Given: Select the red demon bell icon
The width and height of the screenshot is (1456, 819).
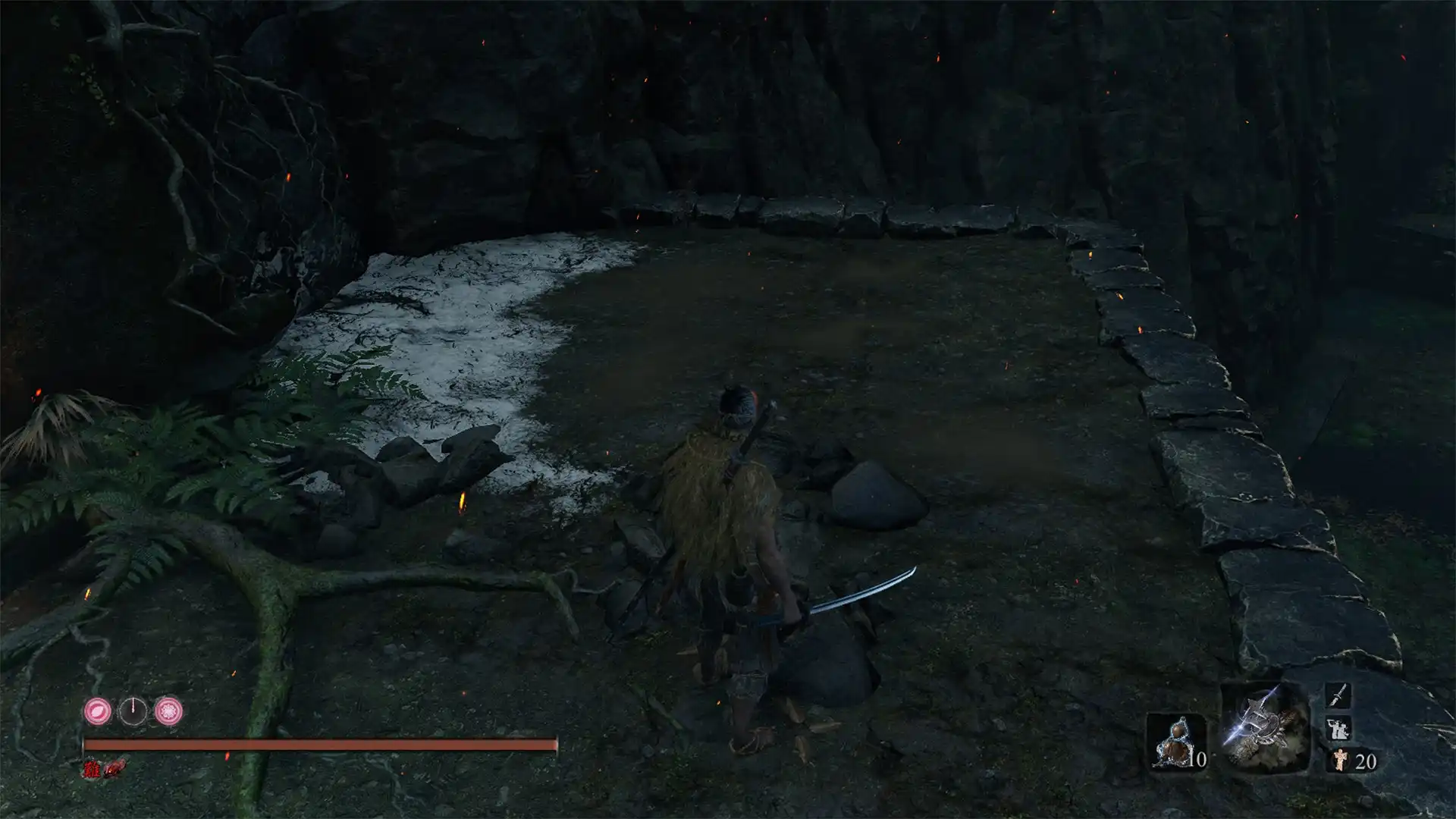Looking at the screenshot, I should click(x=112, y=770).
